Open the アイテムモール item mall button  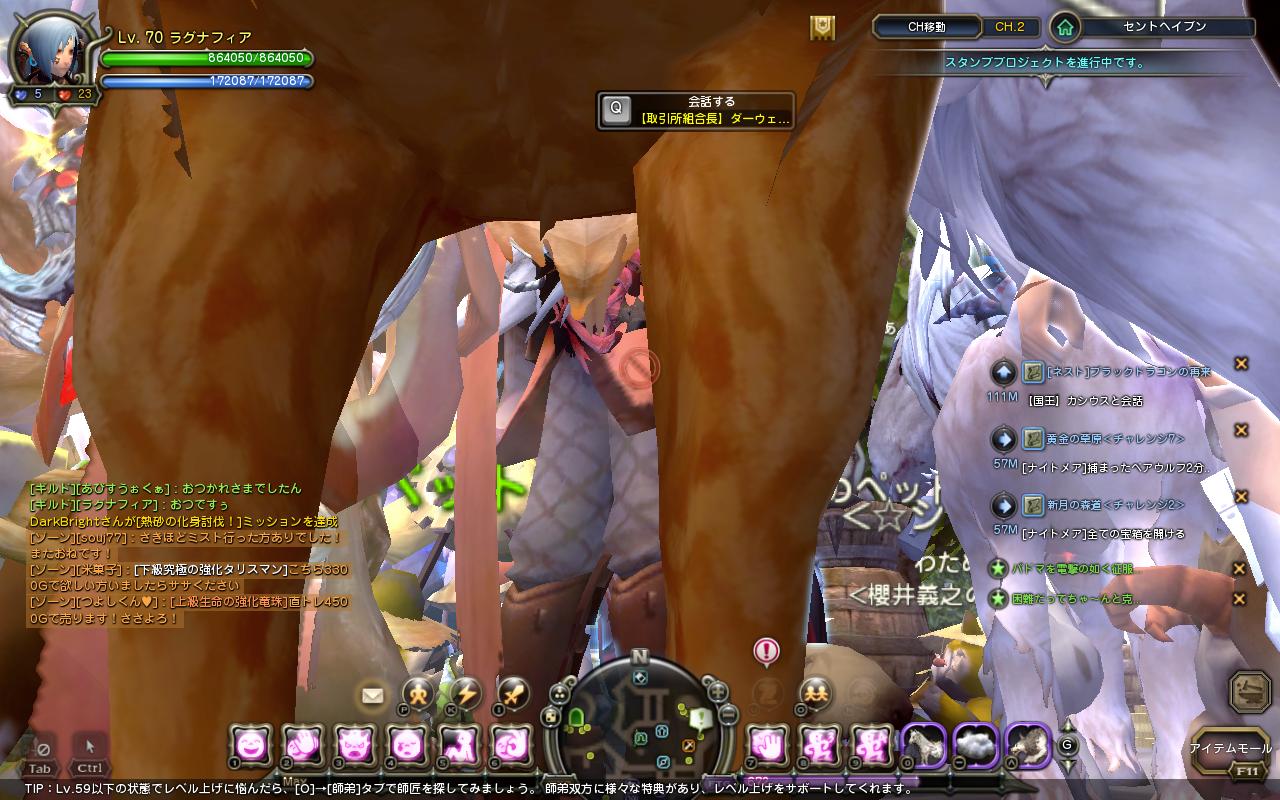tap(1230, 748)
